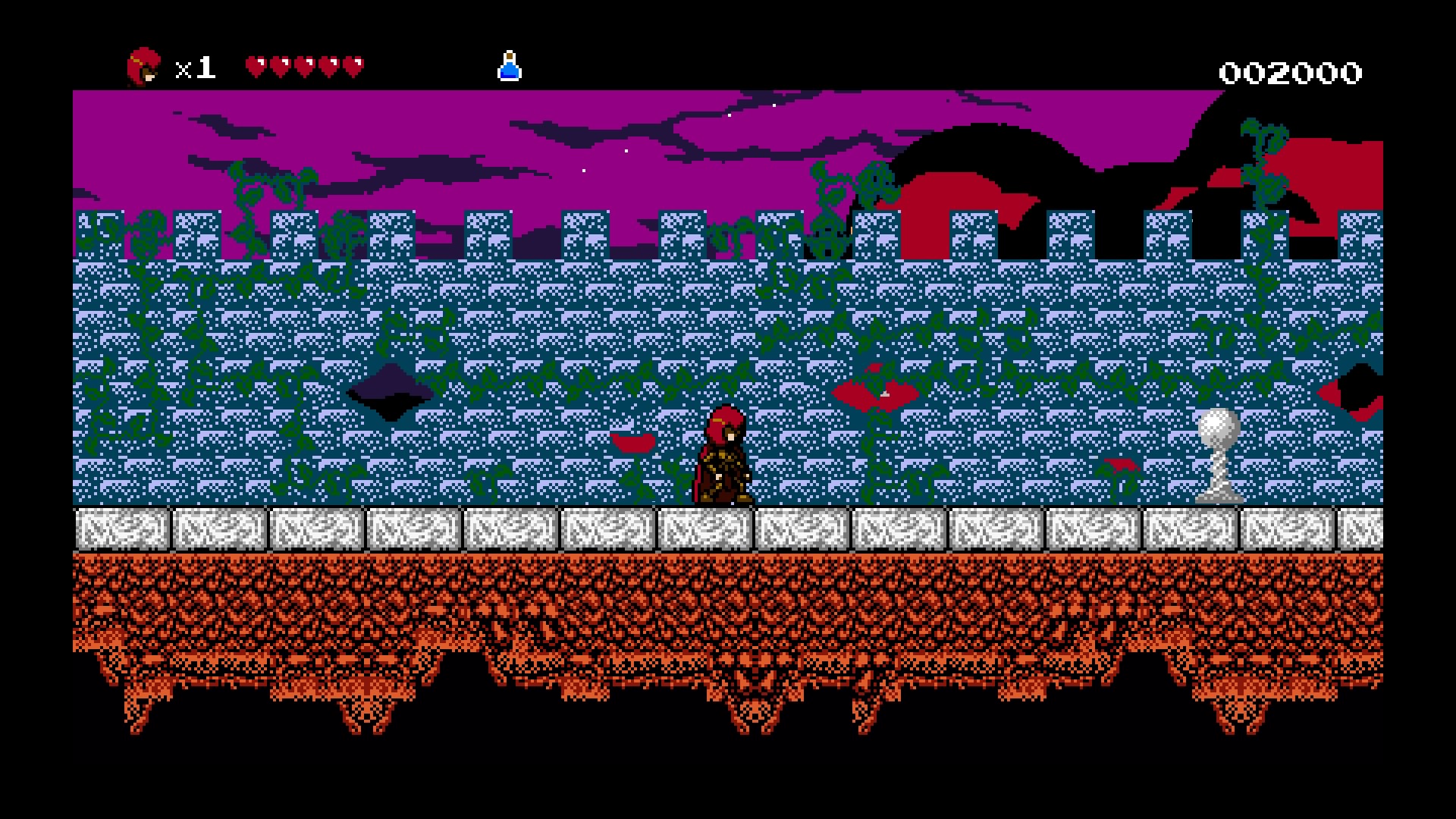This screenshot has width=1456, height=819.
Task: Click the red-hooded hero lives portrait
Action: point(143,67)
